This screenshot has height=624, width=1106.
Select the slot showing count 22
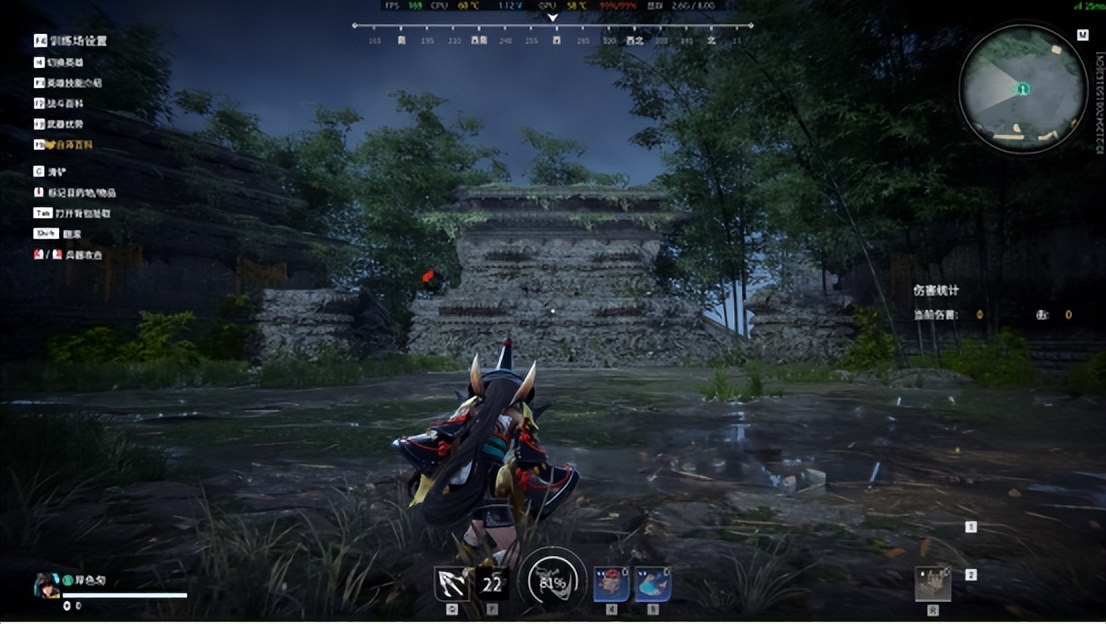point(492,583)
